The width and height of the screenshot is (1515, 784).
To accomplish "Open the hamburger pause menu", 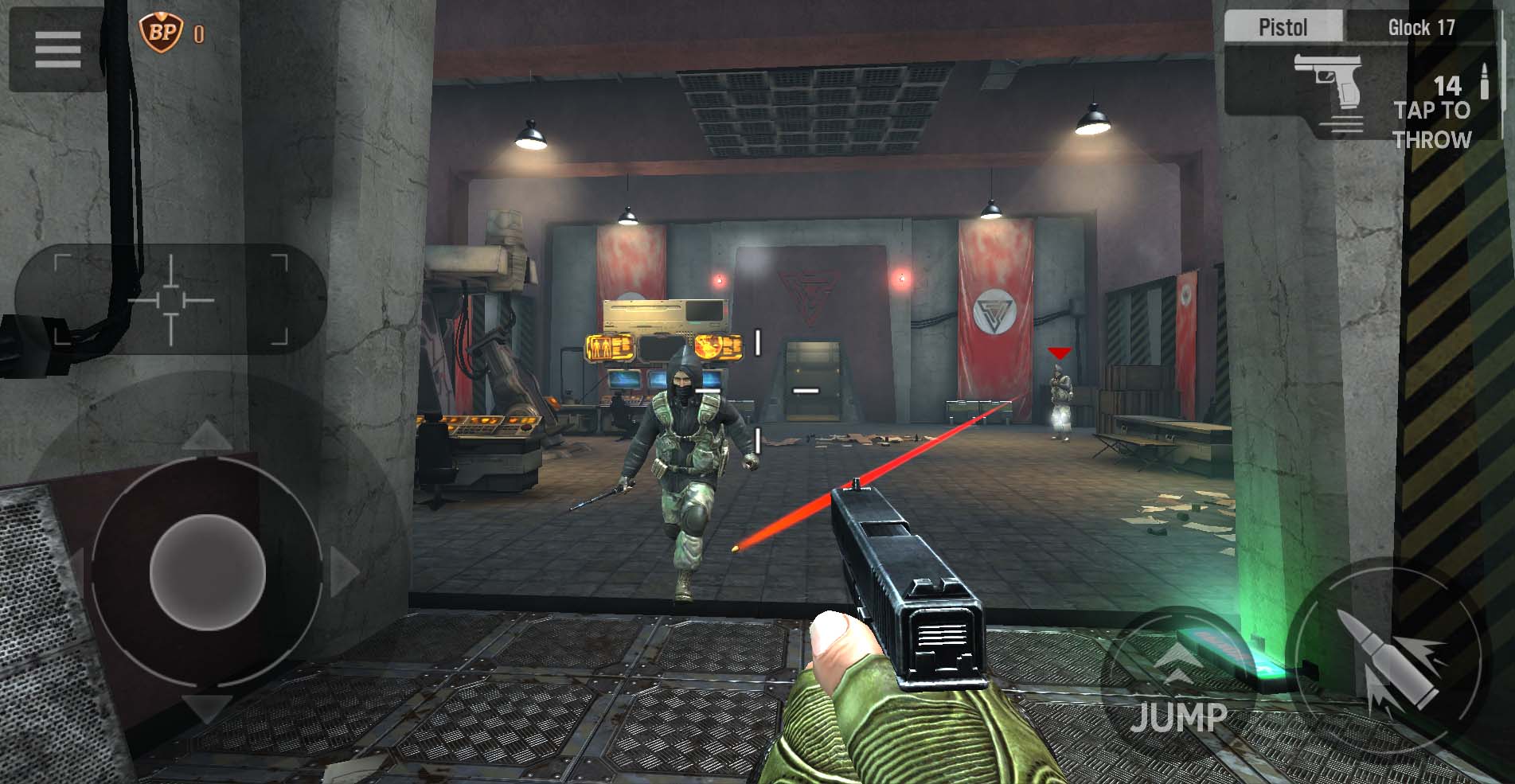I will point(57,49).
